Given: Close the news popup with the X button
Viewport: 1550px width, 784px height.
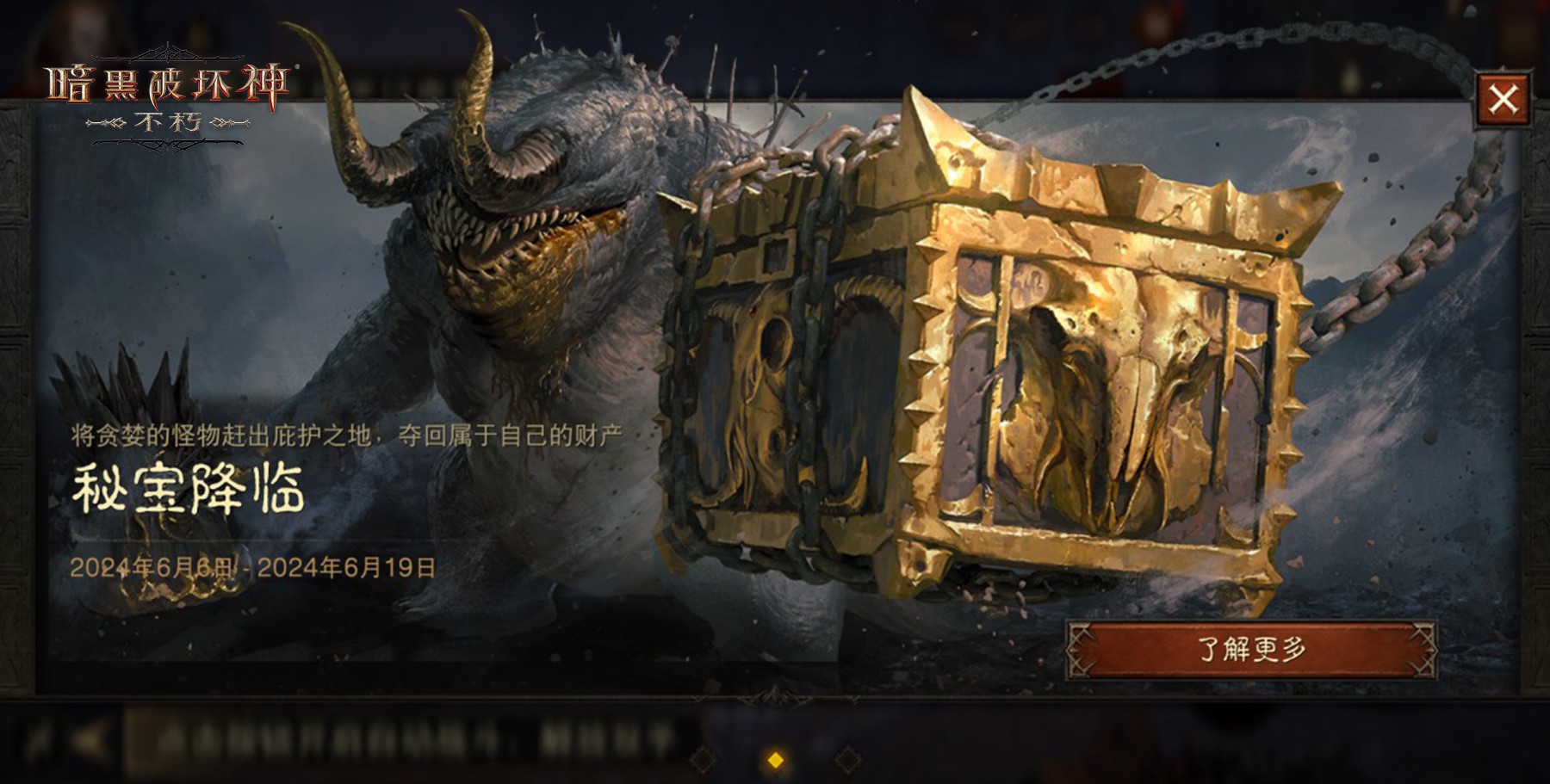Looking at the screenshot, I should coord(1503,100).
